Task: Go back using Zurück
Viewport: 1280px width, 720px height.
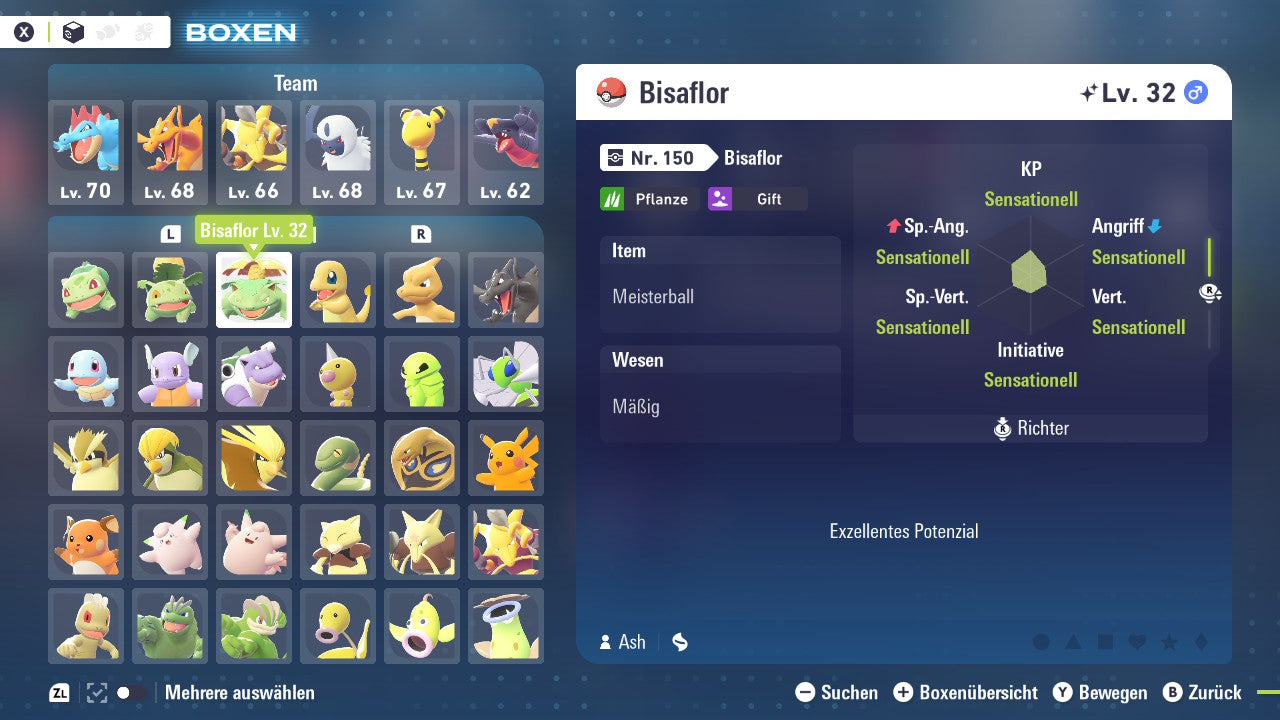Action: (1205, 692)
